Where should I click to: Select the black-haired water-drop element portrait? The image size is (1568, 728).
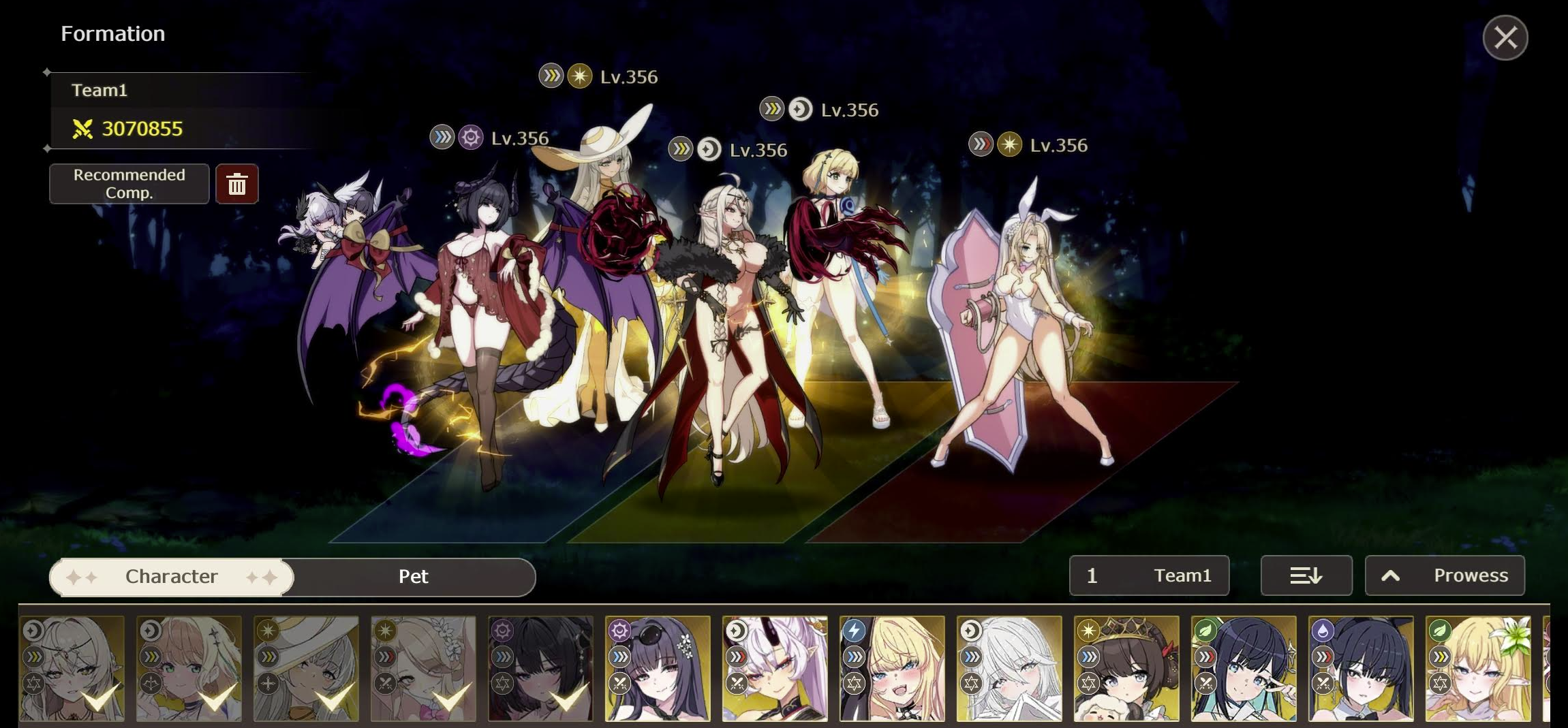point(1361,669)
